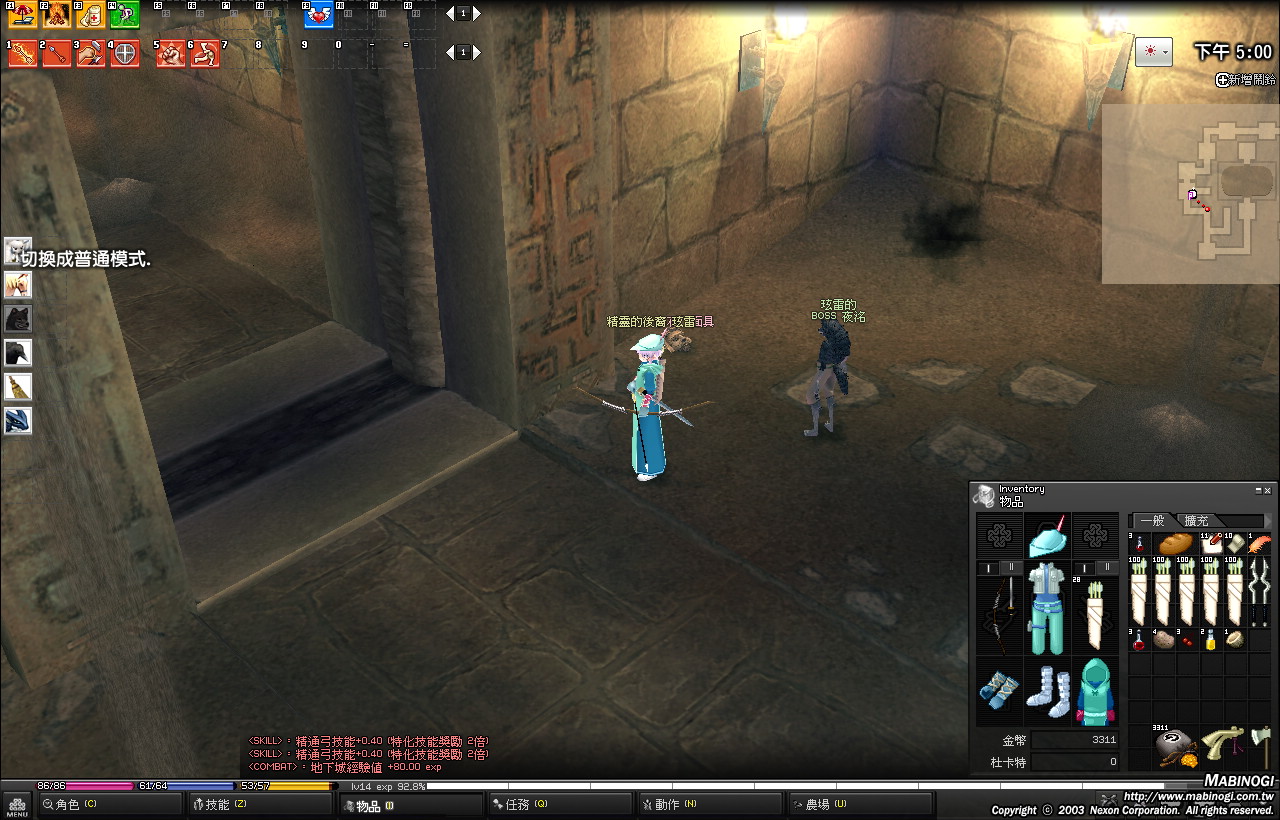Viewport: 1280px width, 820px height.
Task: Close the Inventory window
Action: [1268, 490]
